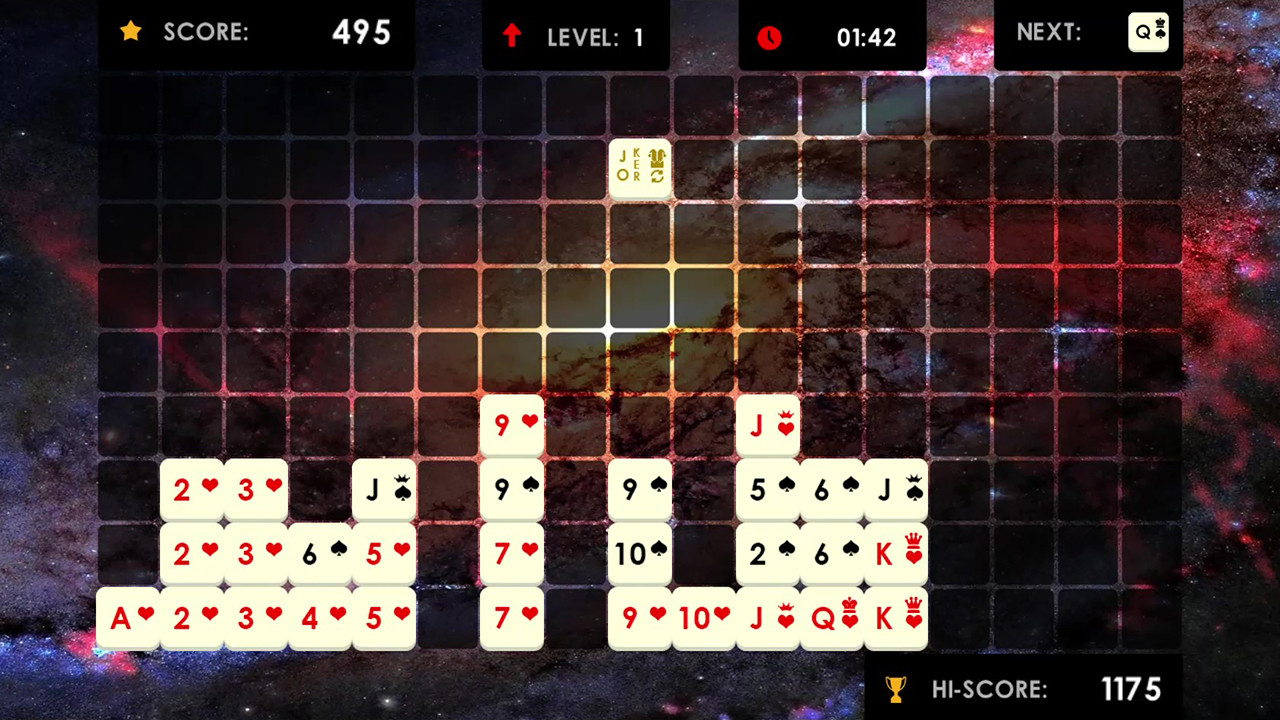1280x720 pixels.
Task: Click the trophy icon beside HI-SCORE
Action: 896,689
